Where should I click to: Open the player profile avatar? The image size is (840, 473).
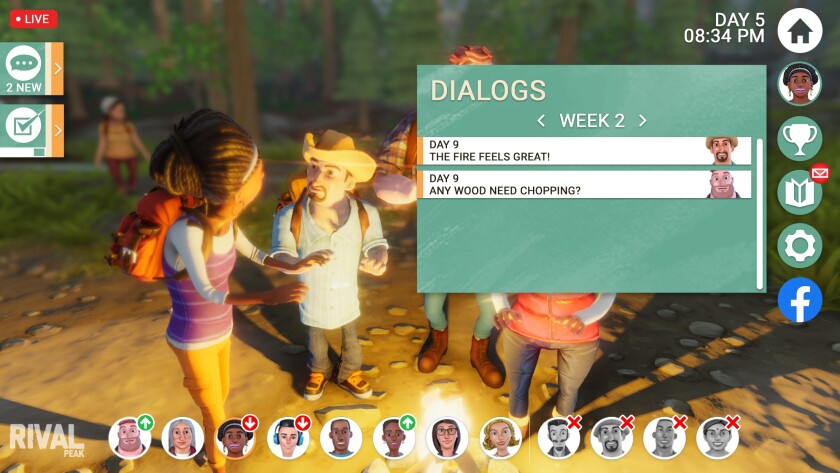[799, 84]
